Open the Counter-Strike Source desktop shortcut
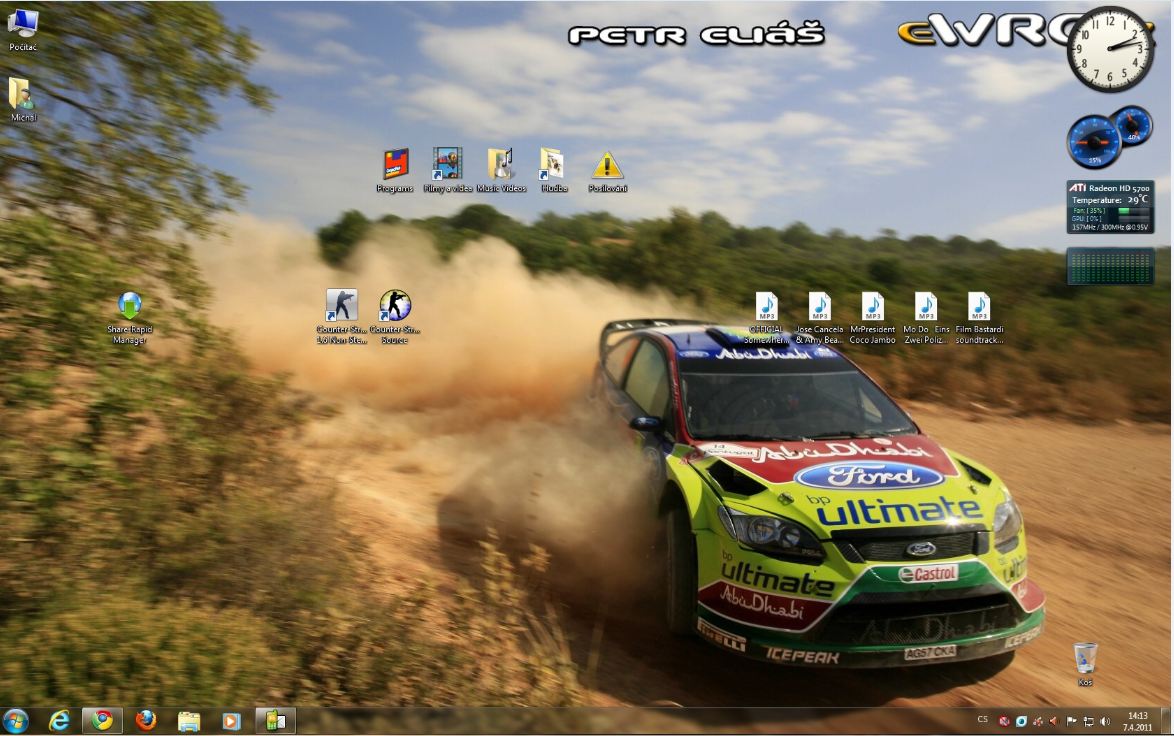 395,306
